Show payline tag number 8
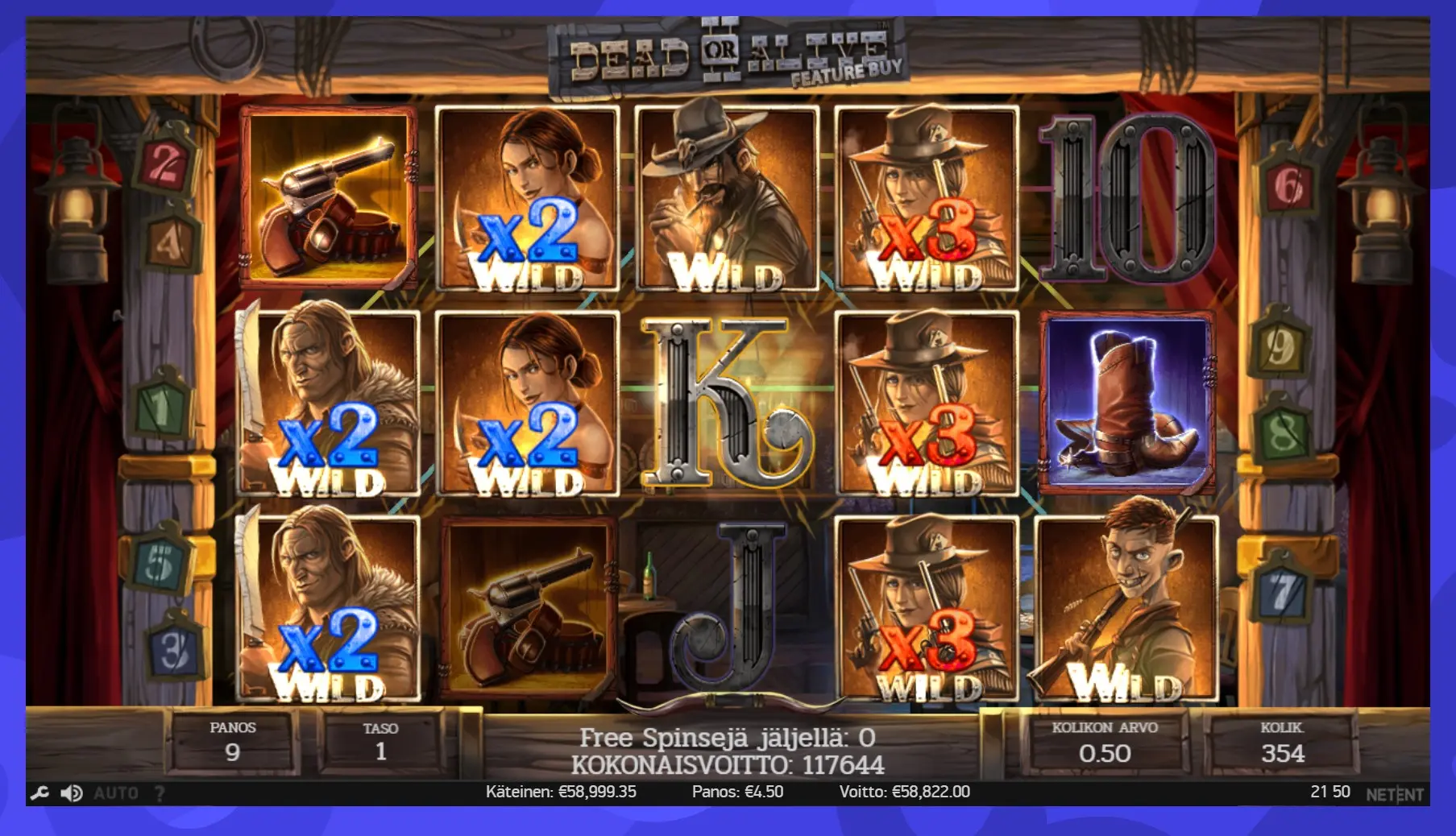The width and height of the screenshot is (1456, 836). click(1281, 434)
